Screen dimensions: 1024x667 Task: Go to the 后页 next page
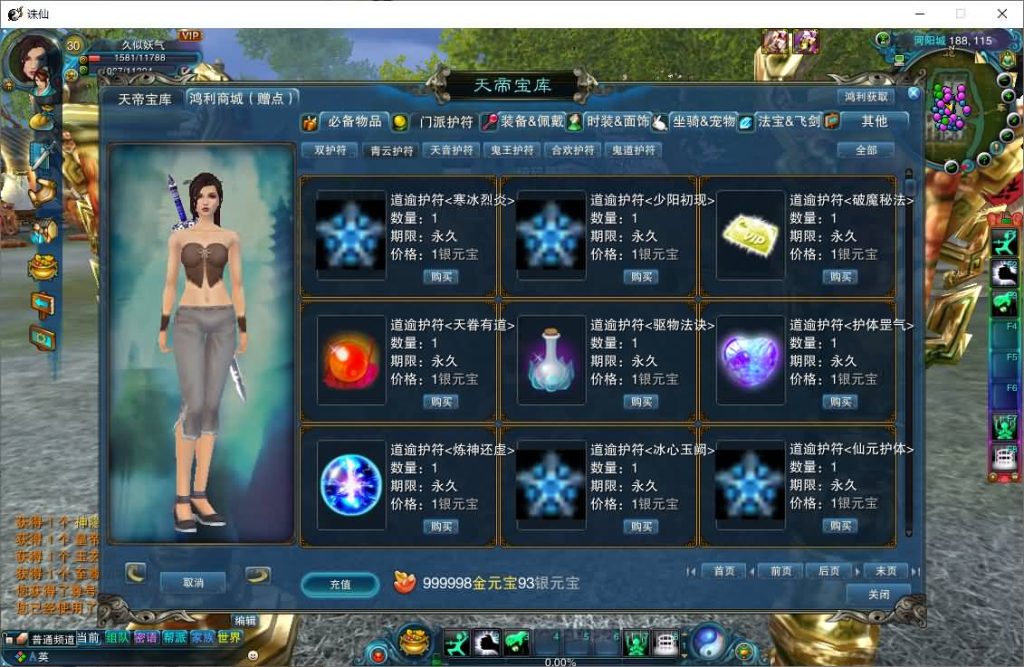(x=829, y=571)
